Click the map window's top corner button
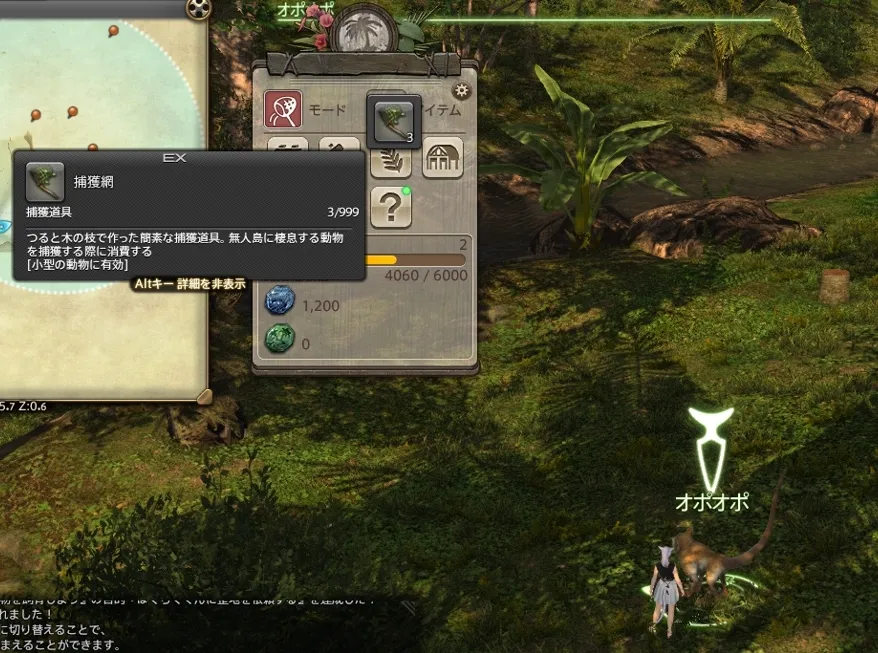This screenshot has height=653, width=878. (x=199, y=9)
